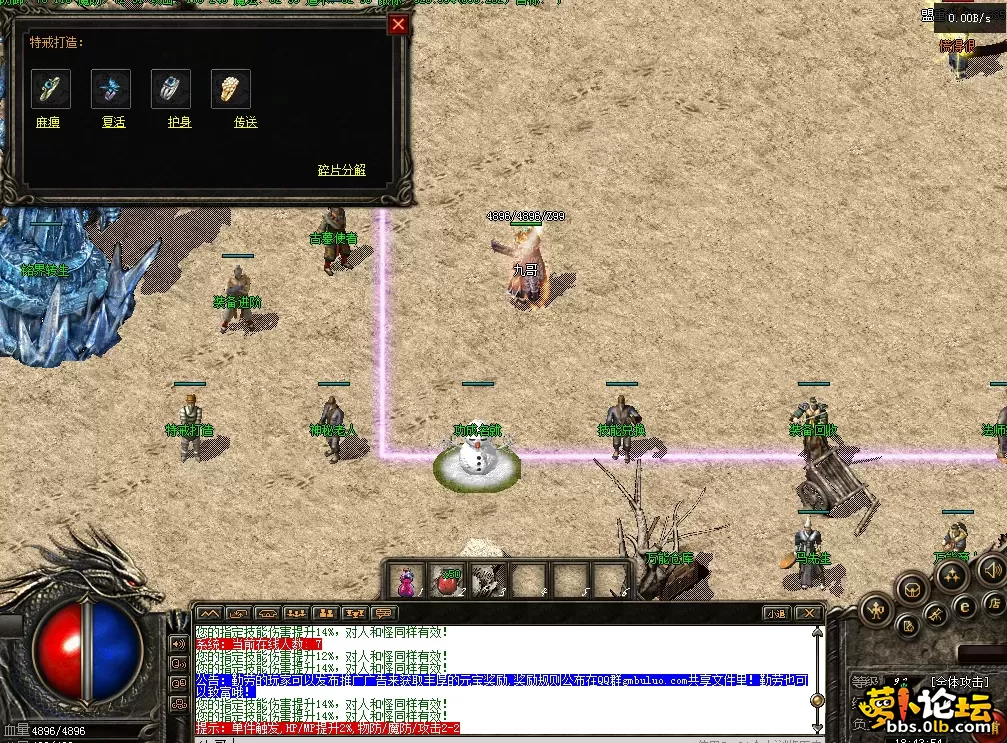Open the 碎片分解 fragment decomposition link

click(x=342, y=170)
